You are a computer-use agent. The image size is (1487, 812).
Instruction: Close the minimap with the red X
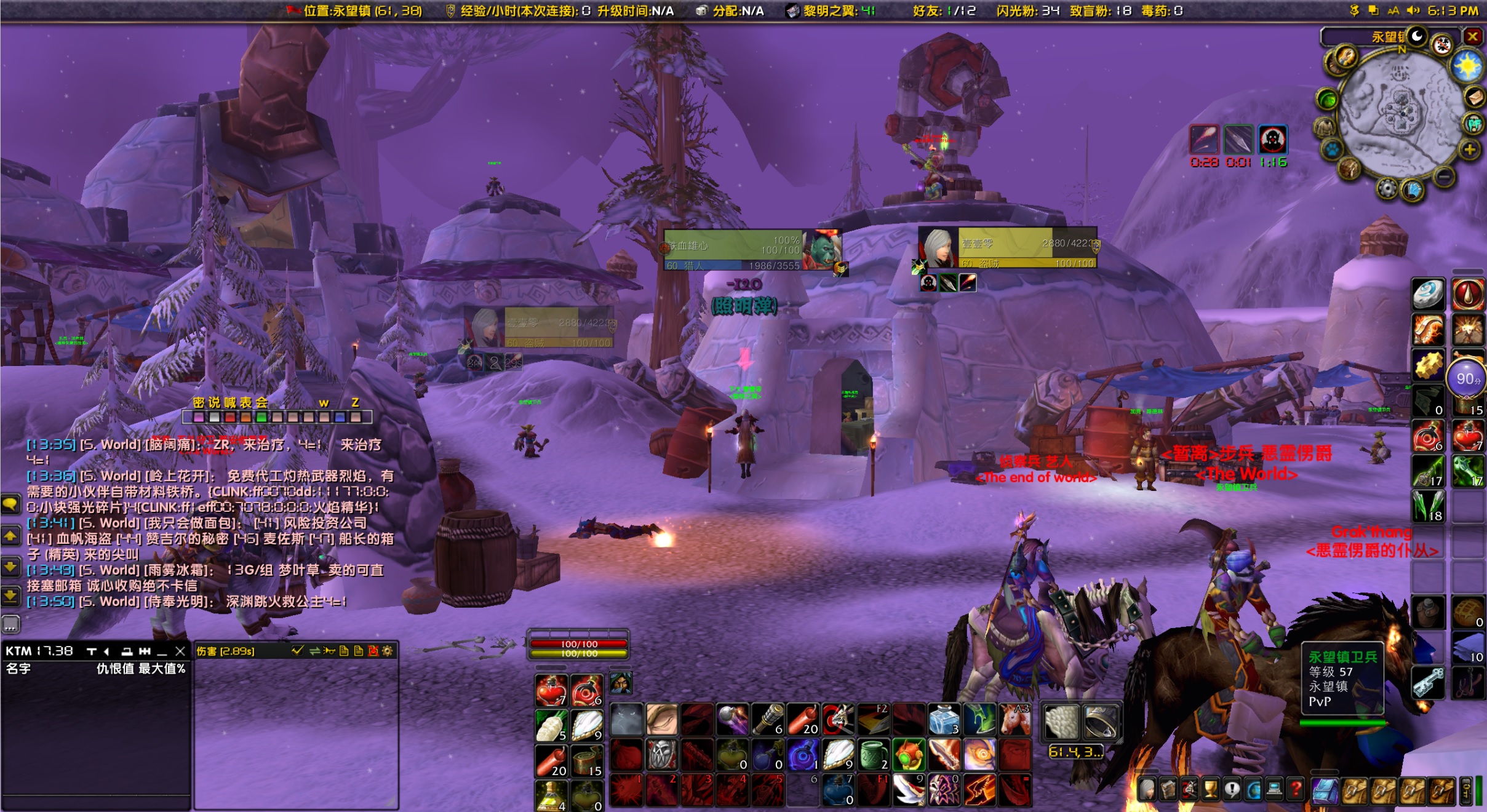point(1472,37)
